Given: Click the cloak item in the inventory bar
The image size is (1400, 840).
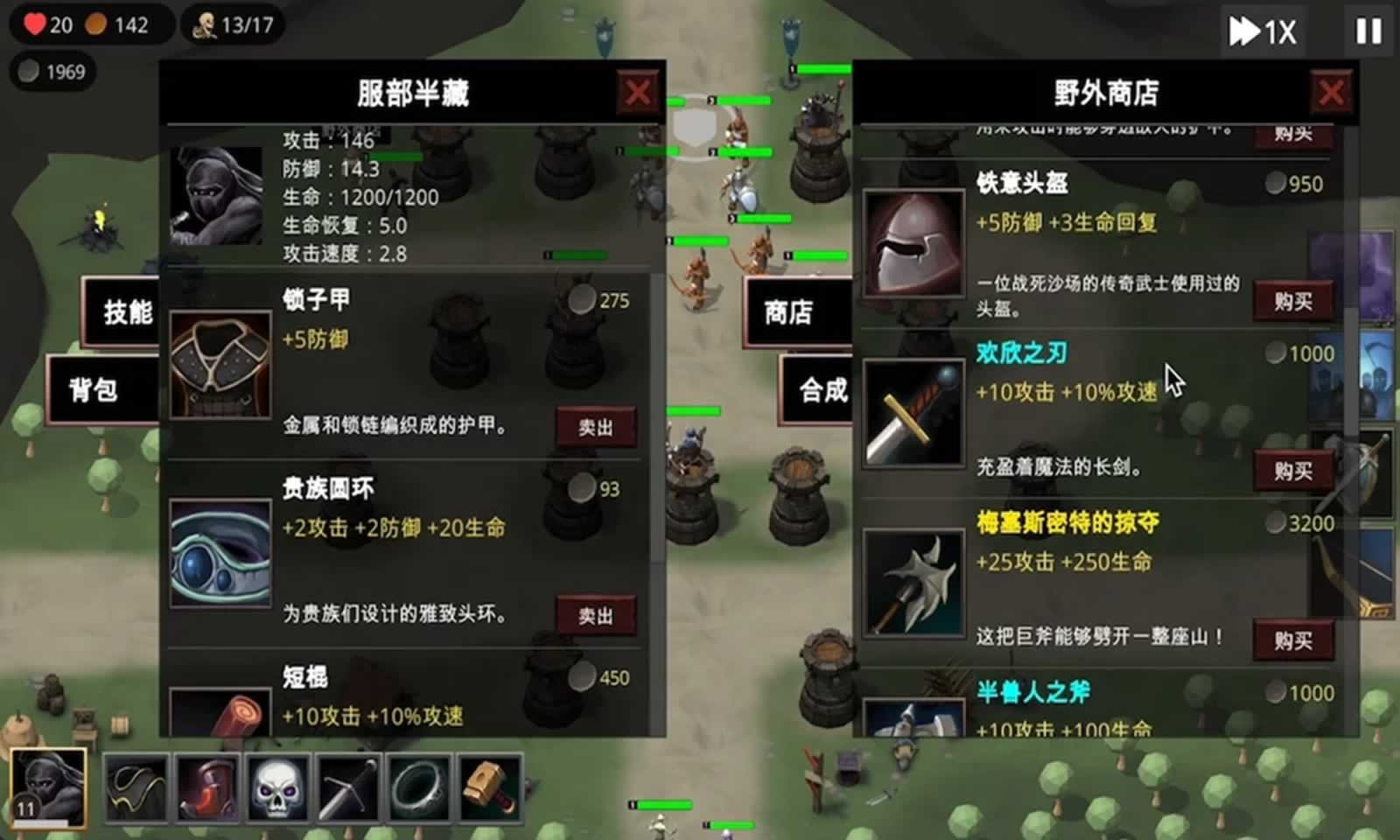Looking at the screenshot, I should click(x=137, y=786).
